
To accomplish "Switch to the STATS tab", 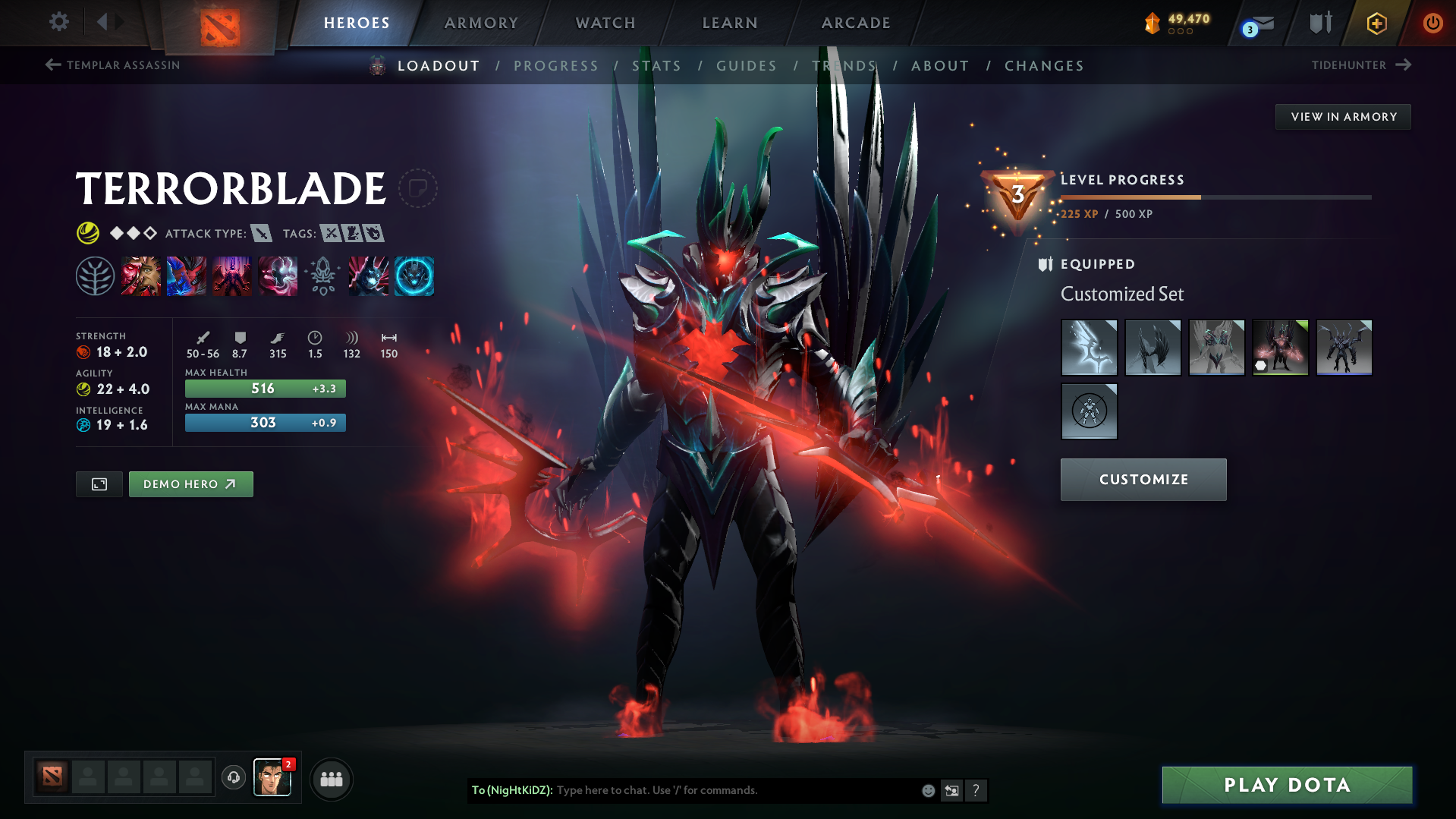I will [657, 66].
